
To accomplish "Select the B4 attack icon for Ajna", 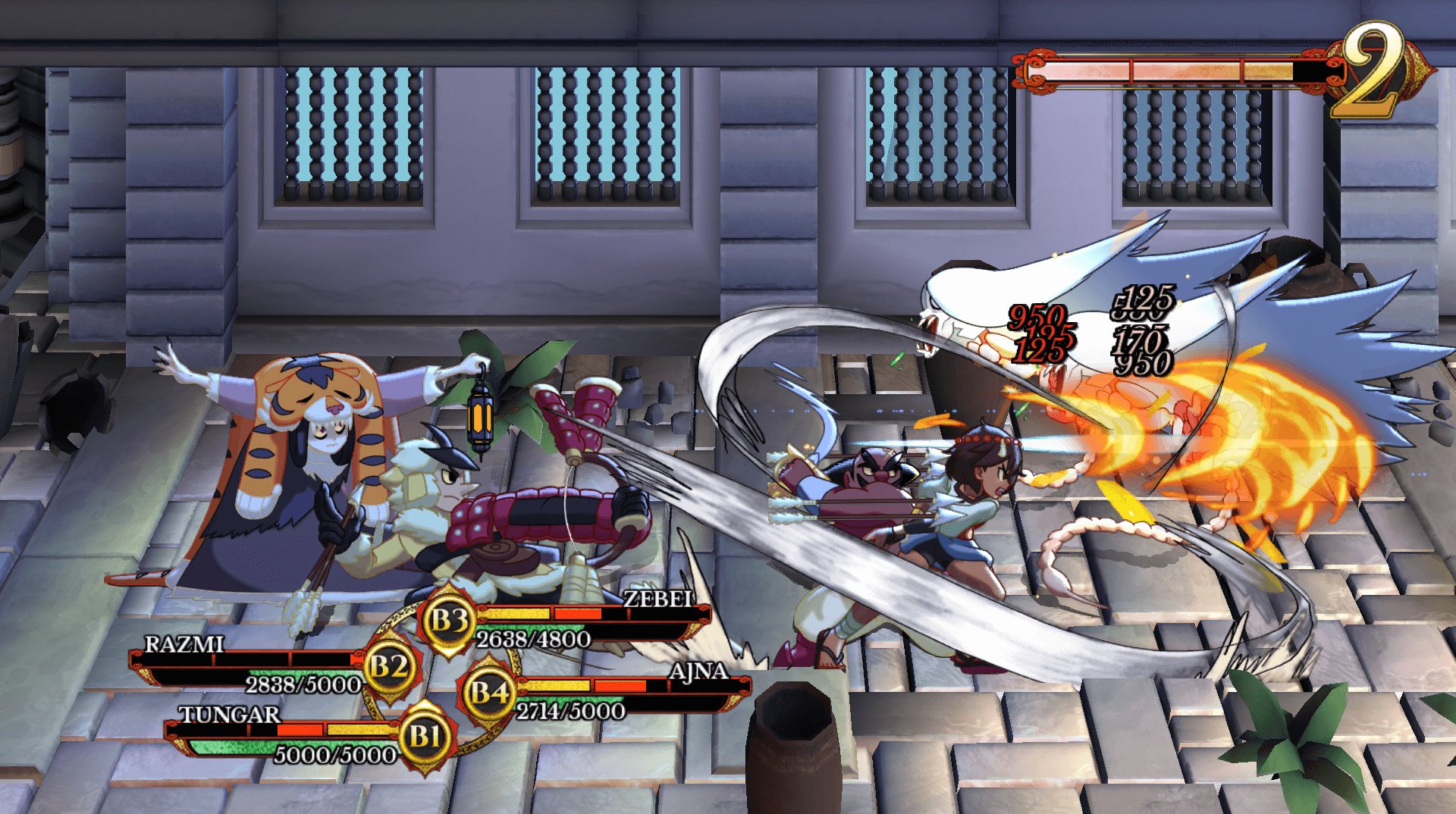I will click(x=490, y=693).
